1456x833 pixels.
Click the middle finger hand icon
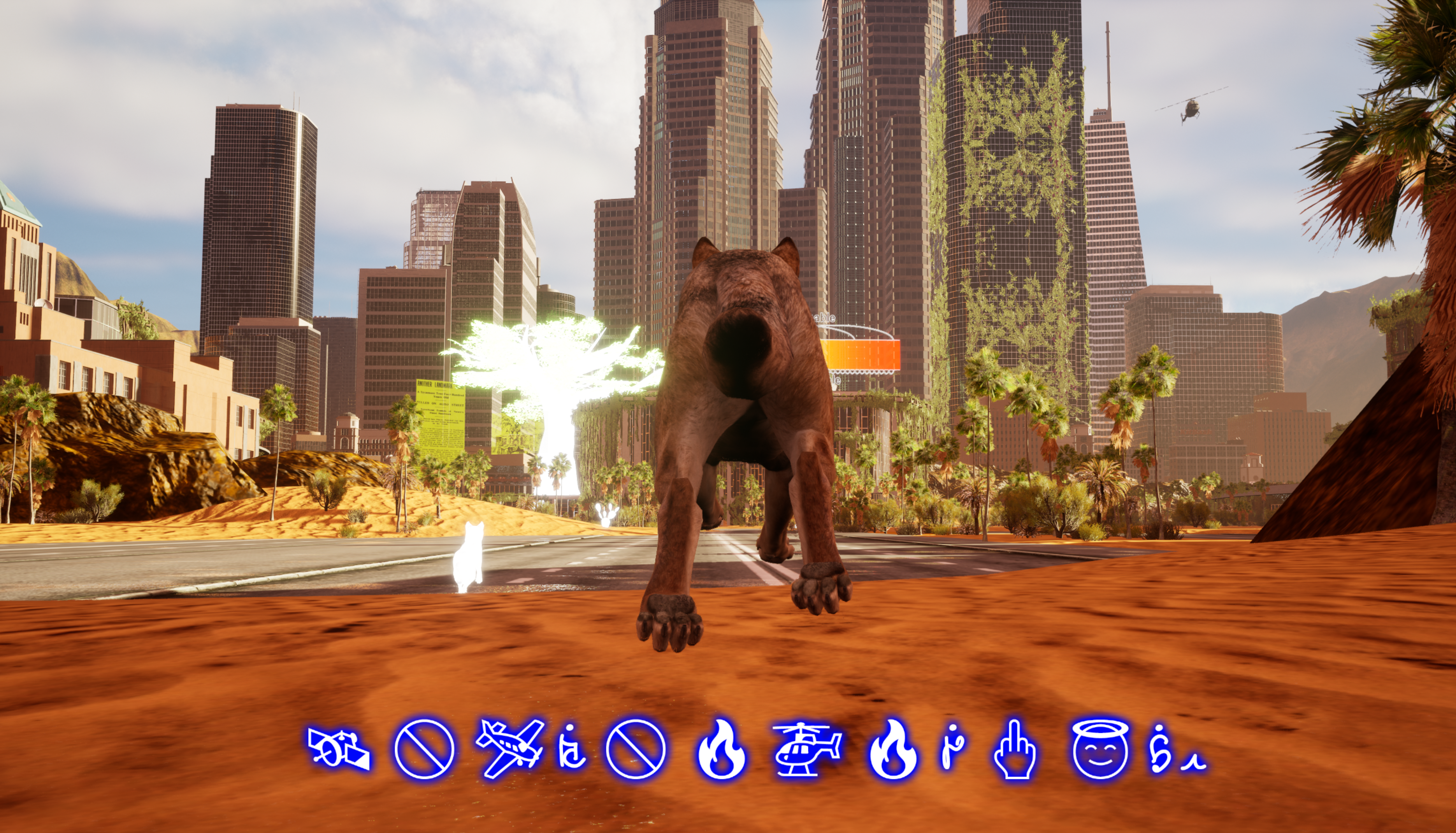click(x=1015, y=749)
